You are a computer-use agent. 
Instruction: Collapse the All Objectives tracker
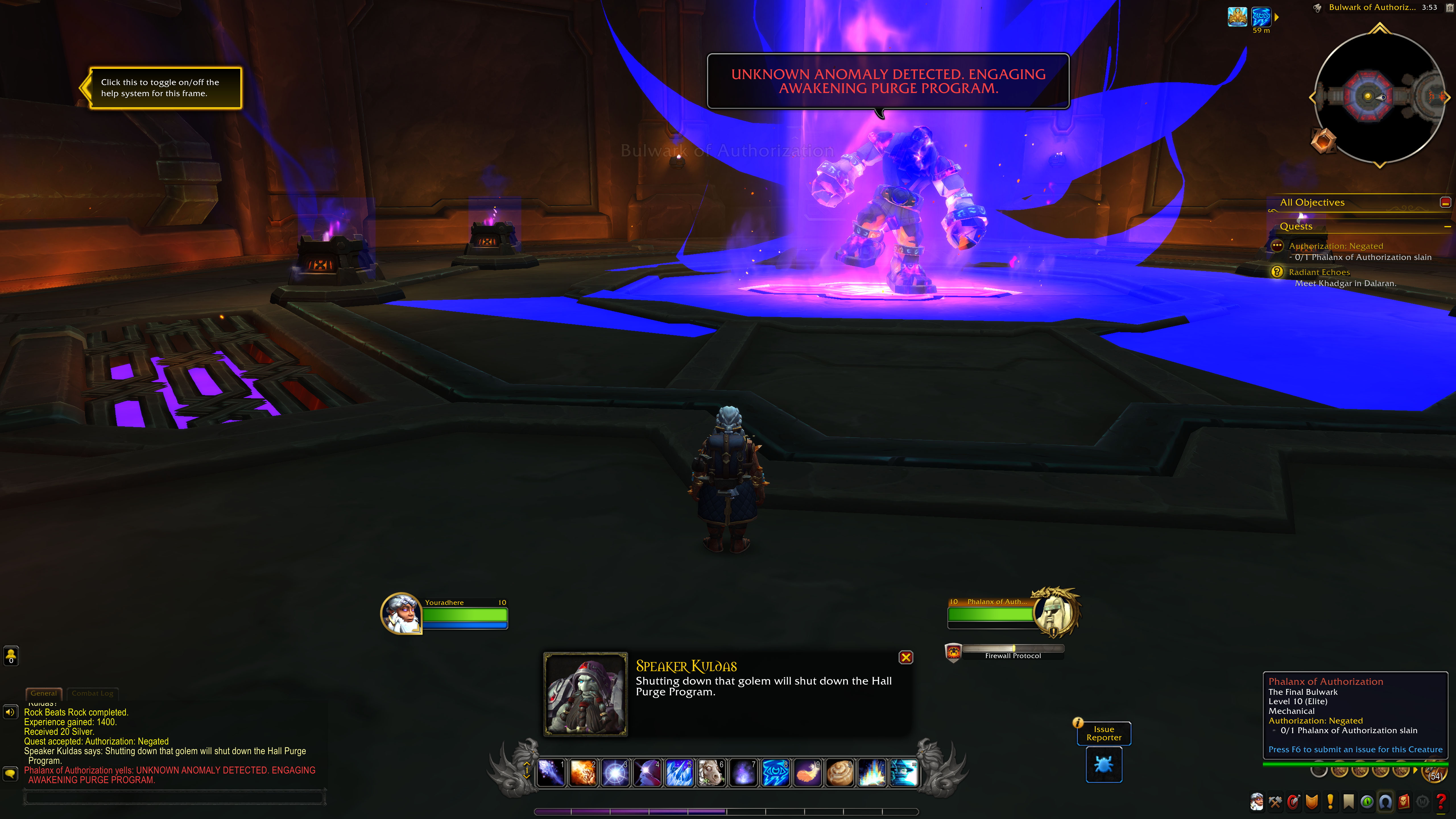pos(1445,202)
